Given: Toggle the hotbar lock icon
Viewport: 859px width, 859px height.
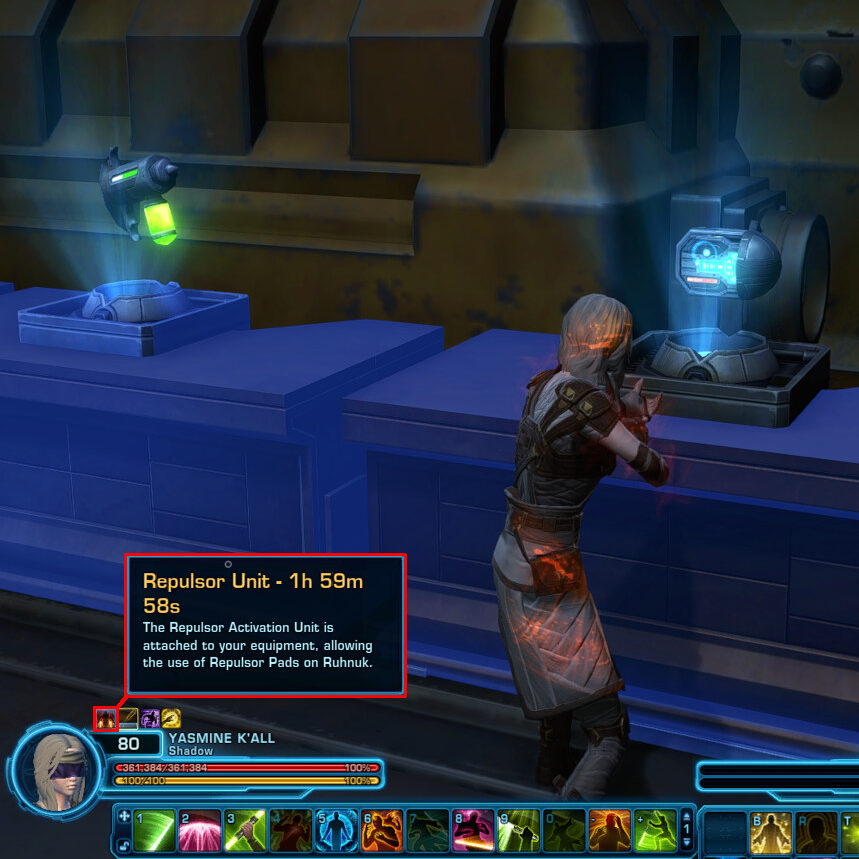Looking at the screenshot, I should coord(122,846).
